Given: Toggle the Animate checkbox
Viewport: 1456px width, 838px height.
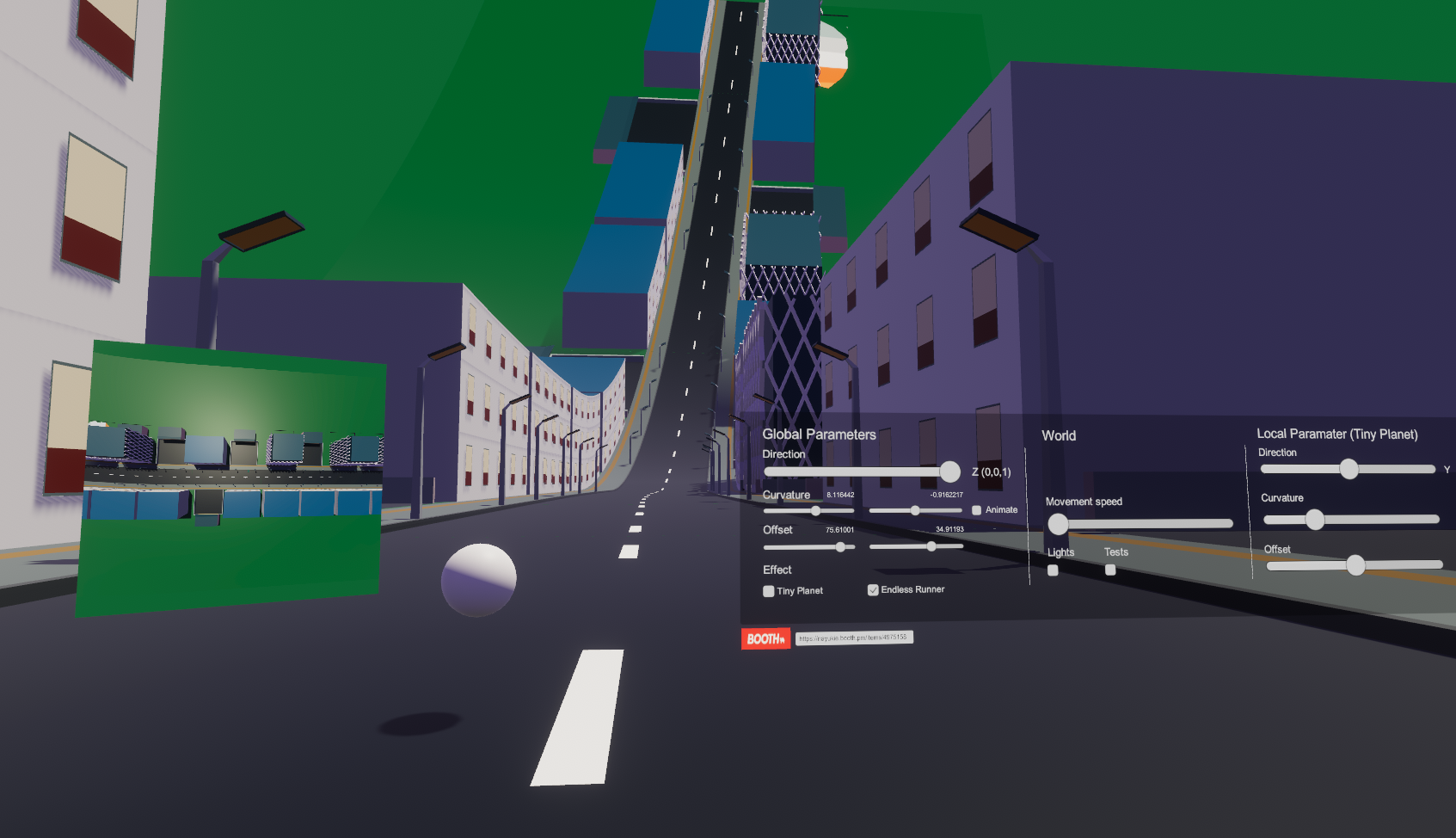Looking at the screenshot, I should 977,509.
